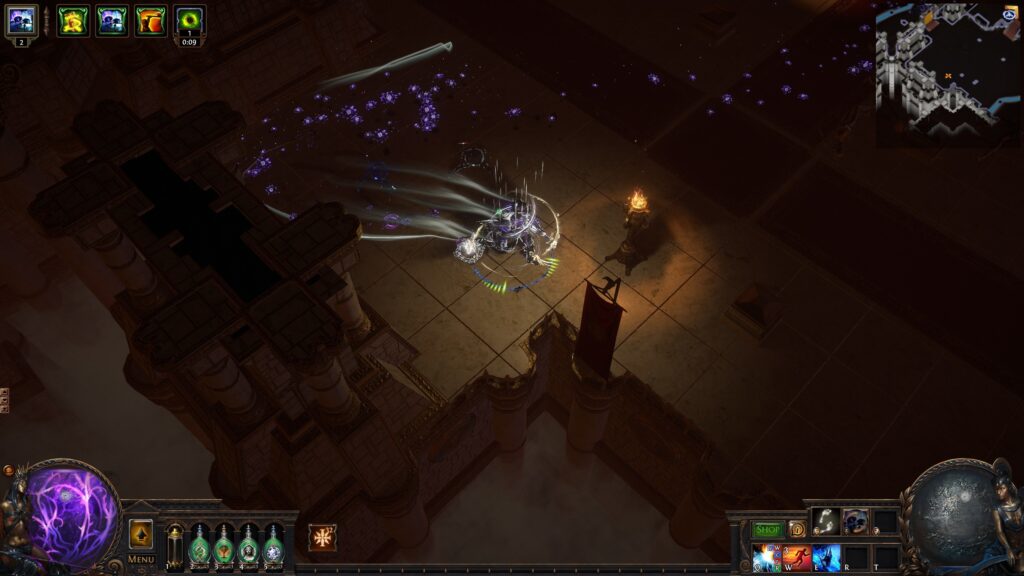Activate the blue ice skill on E
This screenshot has width=1024, height=576.
click(826, 557)
